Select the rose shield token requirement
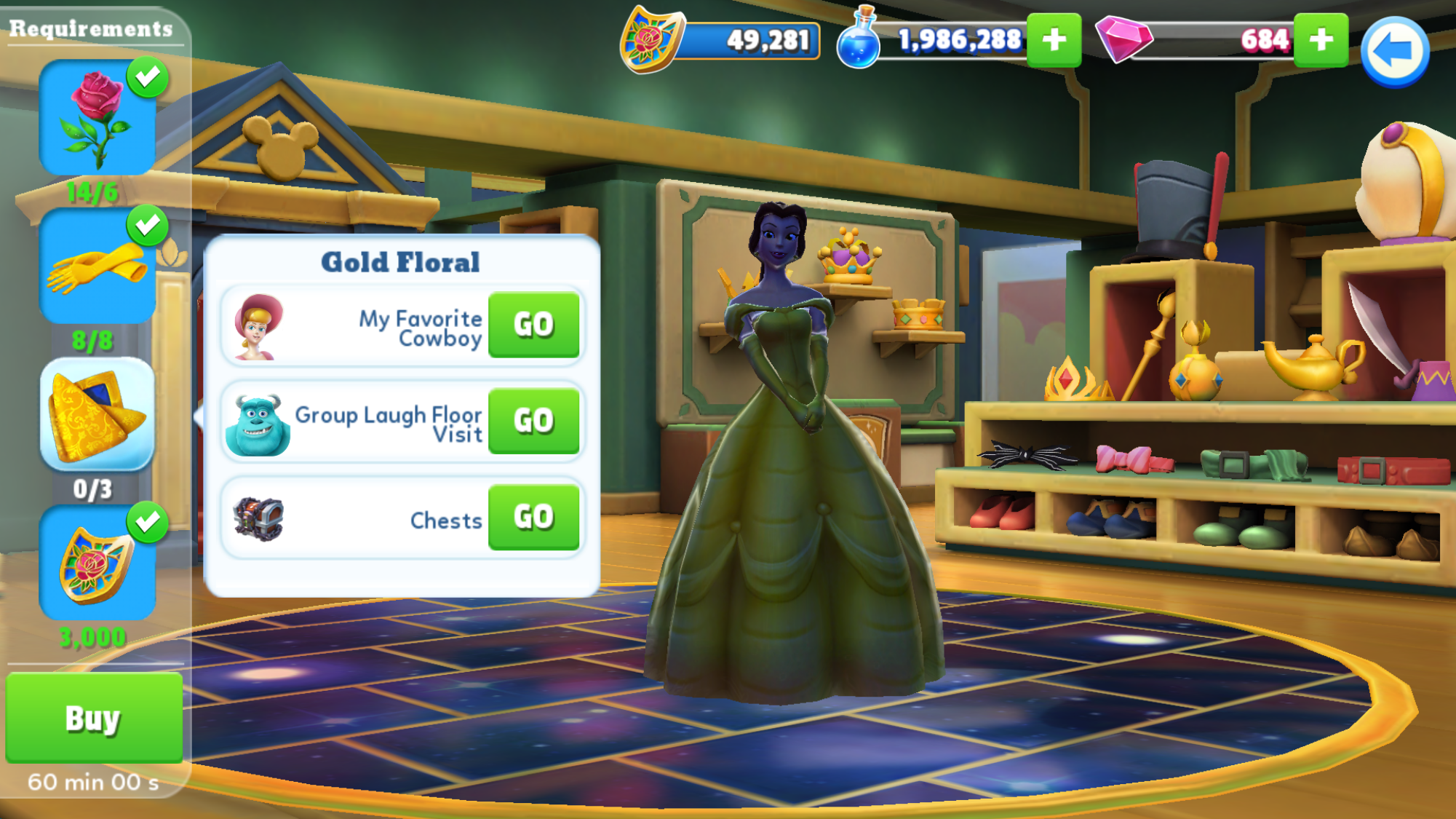 pos(97,563)
